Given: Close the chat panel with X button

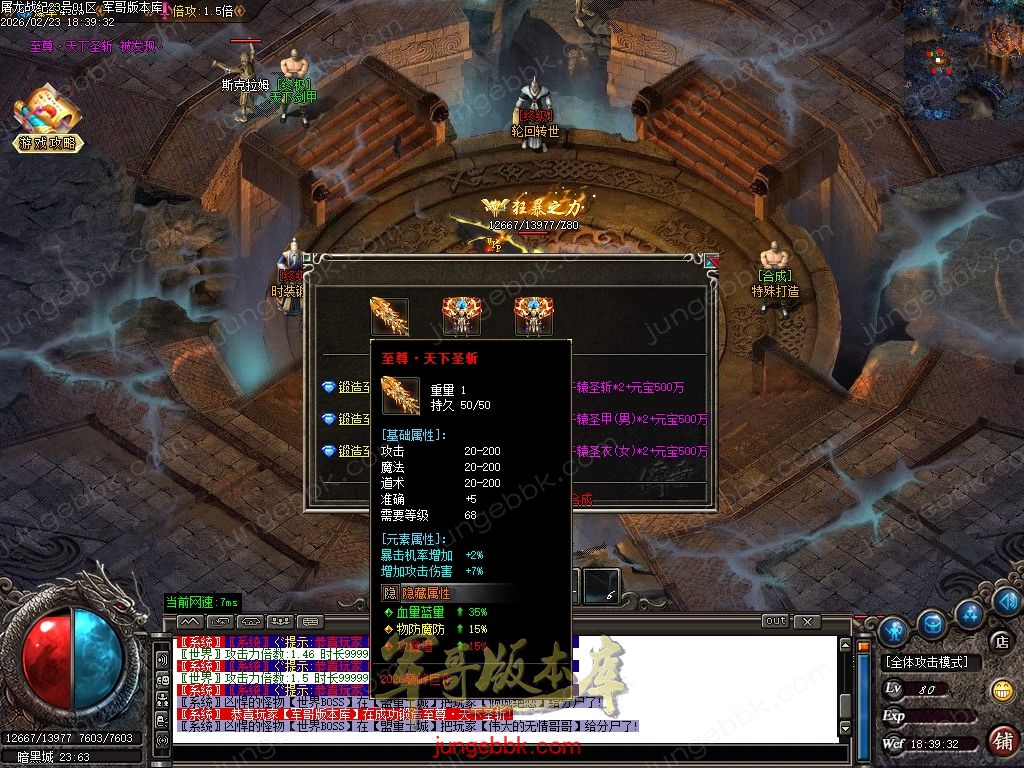Looking at the screenshot, I should (807, 621).
